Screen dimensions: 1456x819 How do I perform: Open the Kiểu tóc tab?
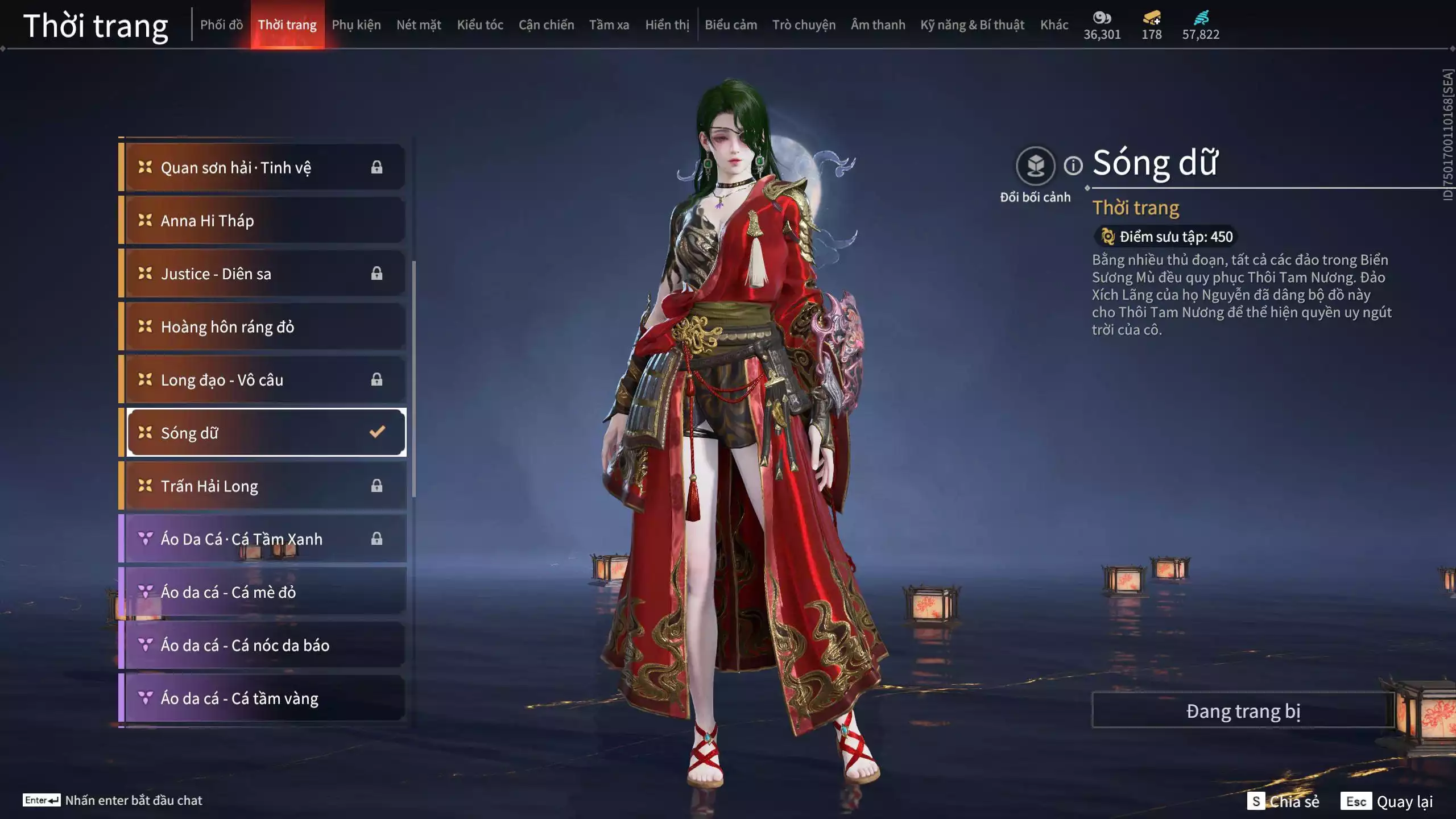(480, 24)
